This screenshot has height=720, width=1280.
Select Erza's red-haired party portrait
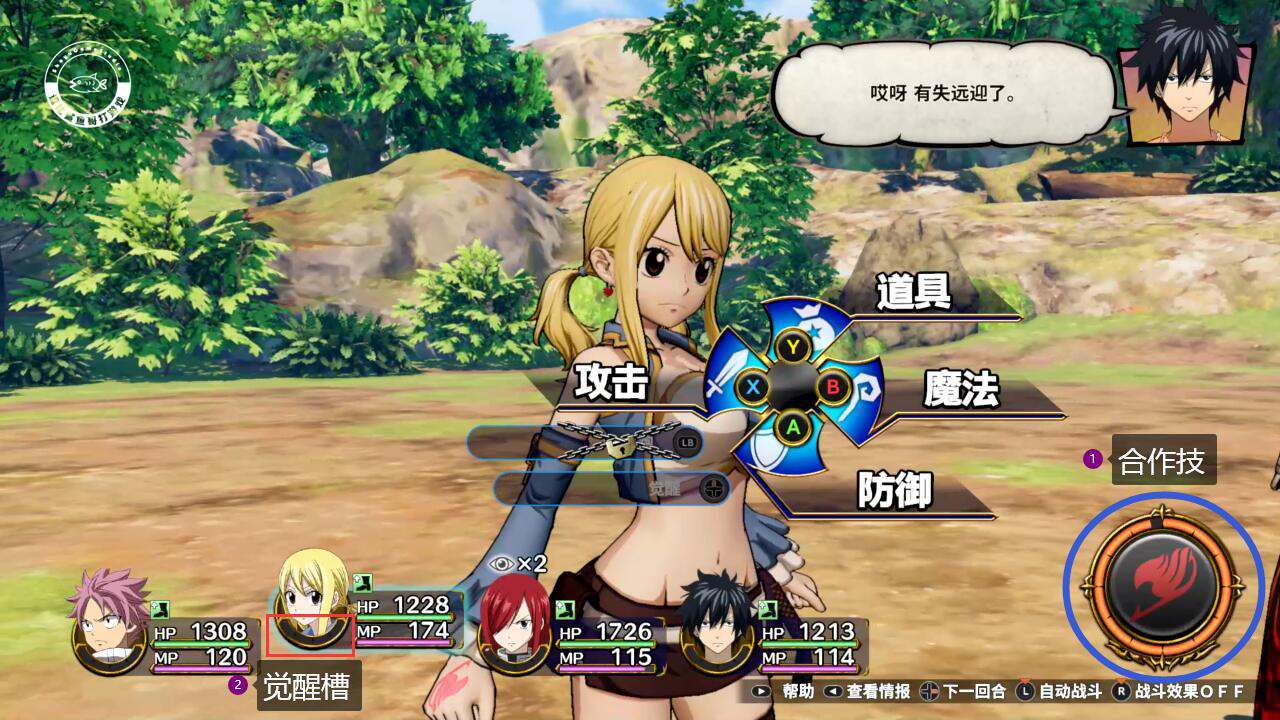click(515, 622)
